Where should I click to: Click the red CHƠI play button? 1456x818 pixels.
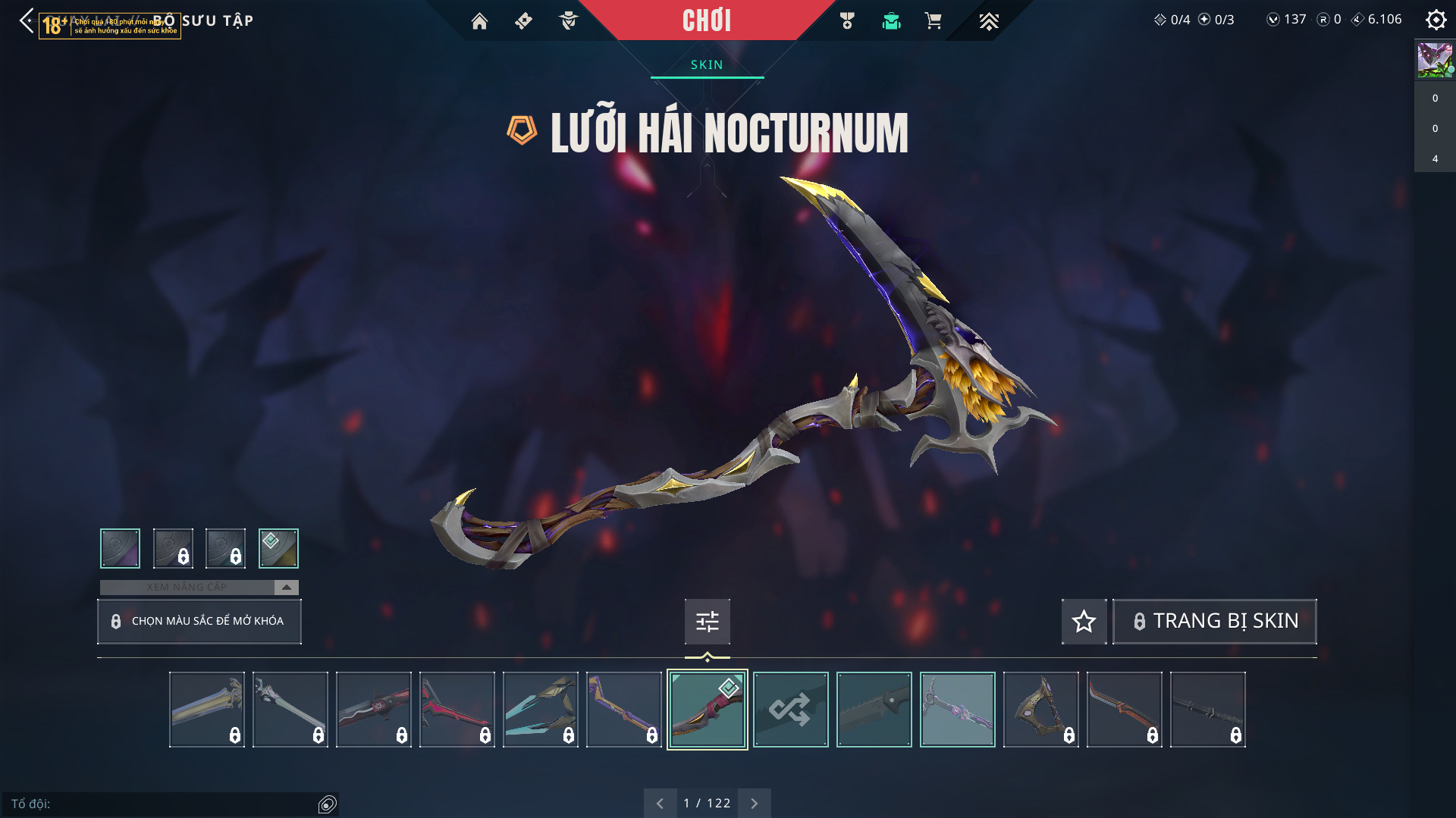pyautogui.click(x=707, y=20)
